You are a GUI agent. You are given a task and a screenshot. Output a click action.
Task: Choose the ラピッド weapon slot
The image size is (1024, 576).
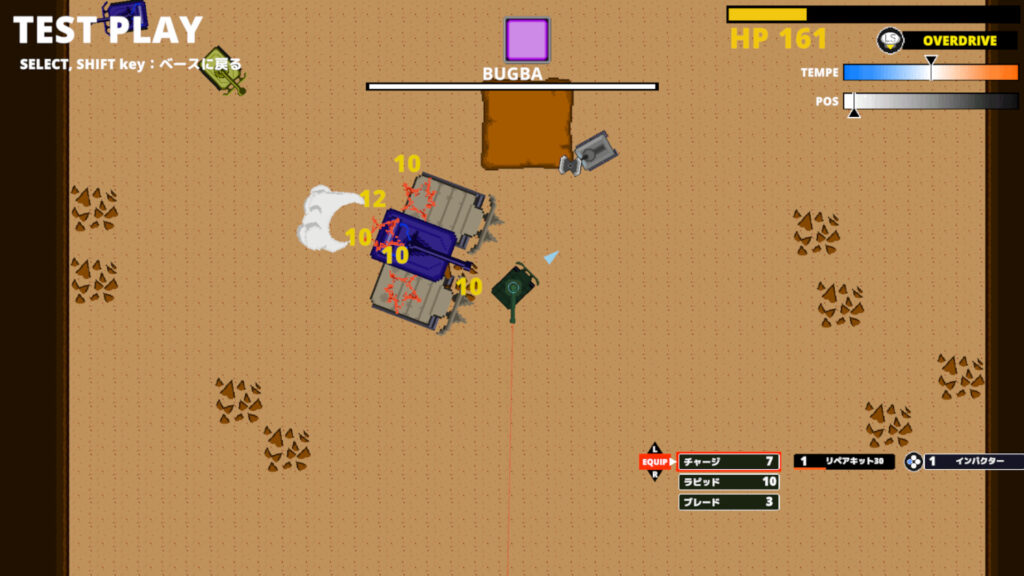click(728, 482)
